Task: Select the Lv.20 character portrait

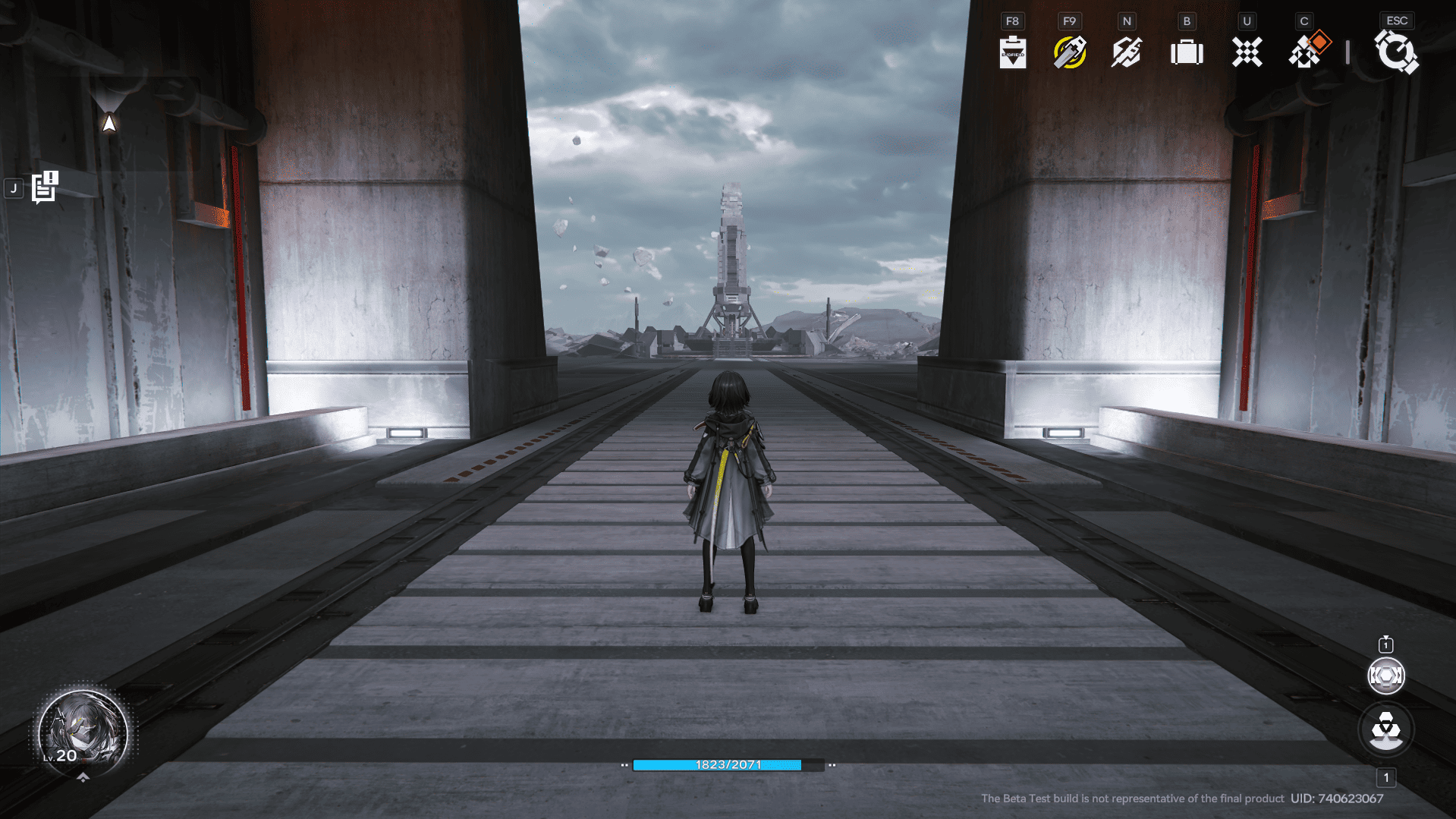Action: pos(83,730)
